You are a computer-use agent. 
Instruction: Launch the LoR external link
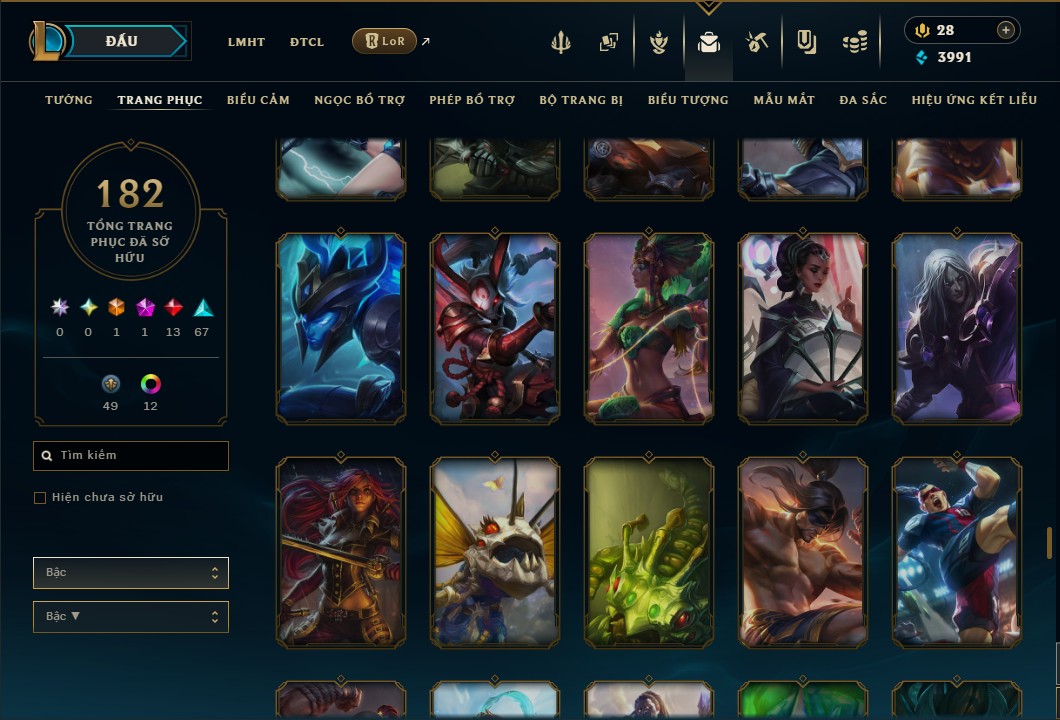pos(385,41)
